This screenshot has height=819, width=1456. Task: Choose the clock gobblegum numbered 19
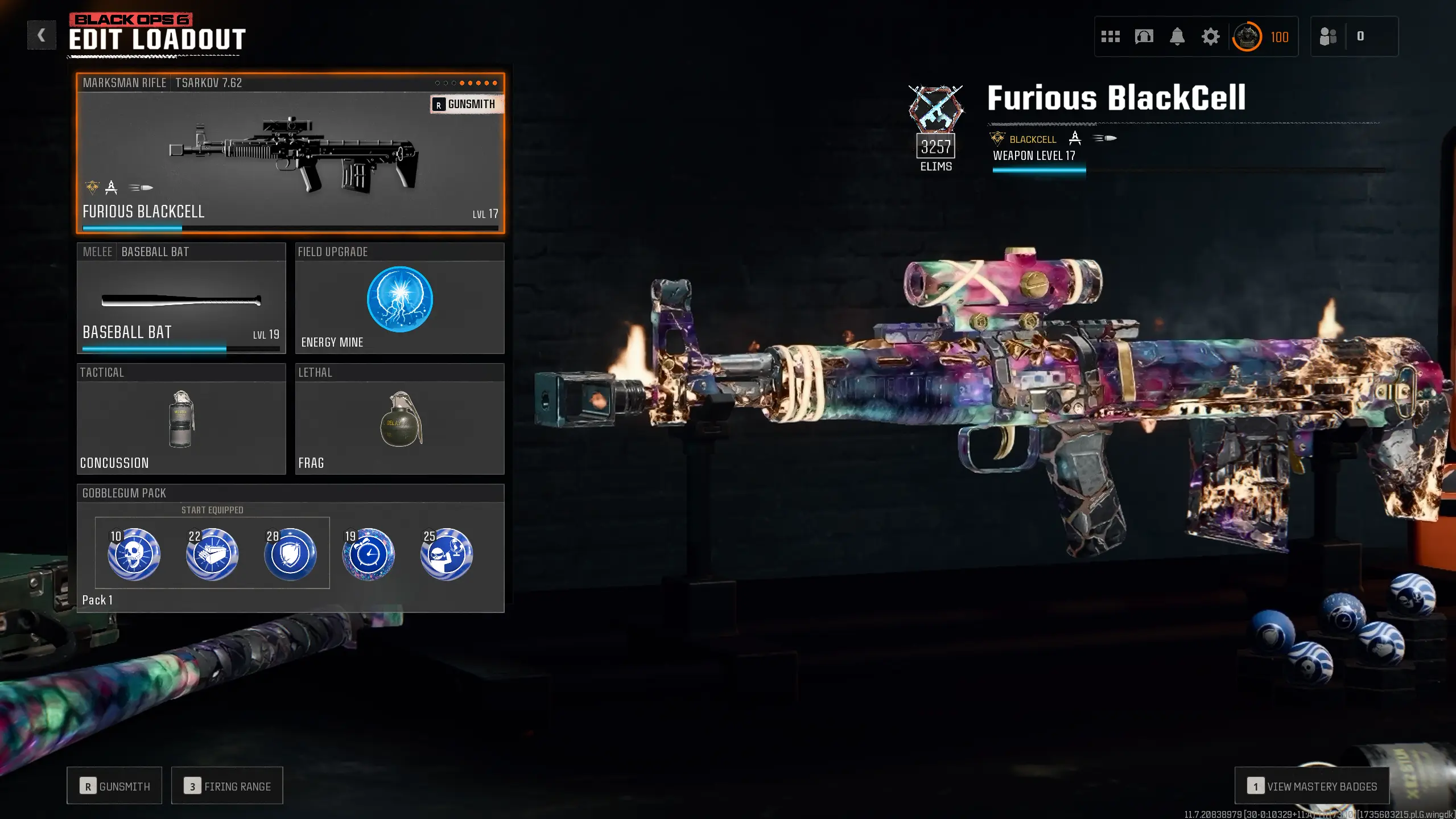coord(368,554)
